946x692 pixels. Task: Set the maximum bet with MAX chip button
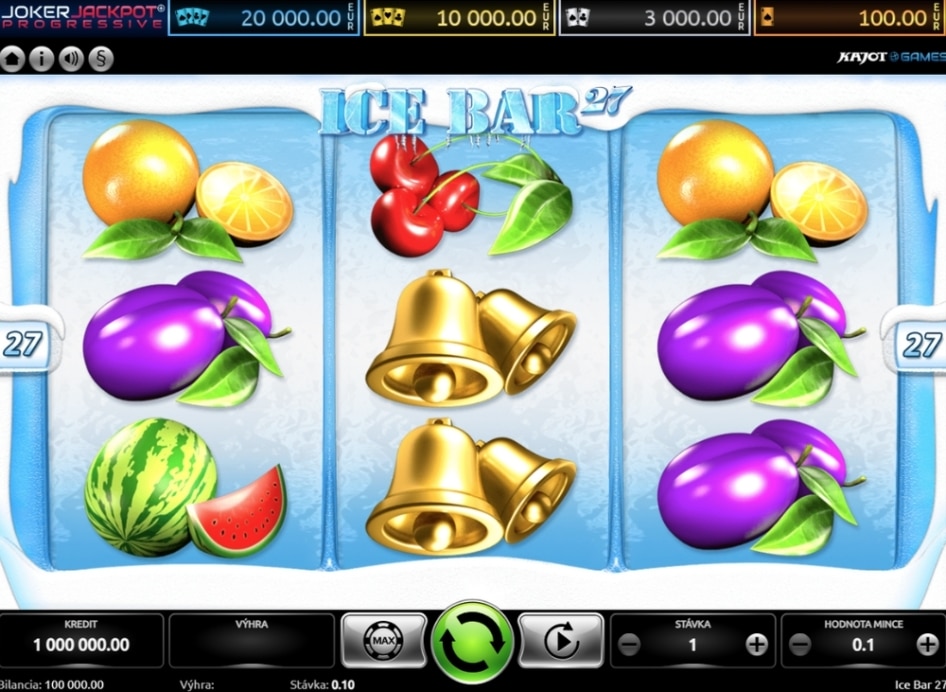[x=383, y=641]
